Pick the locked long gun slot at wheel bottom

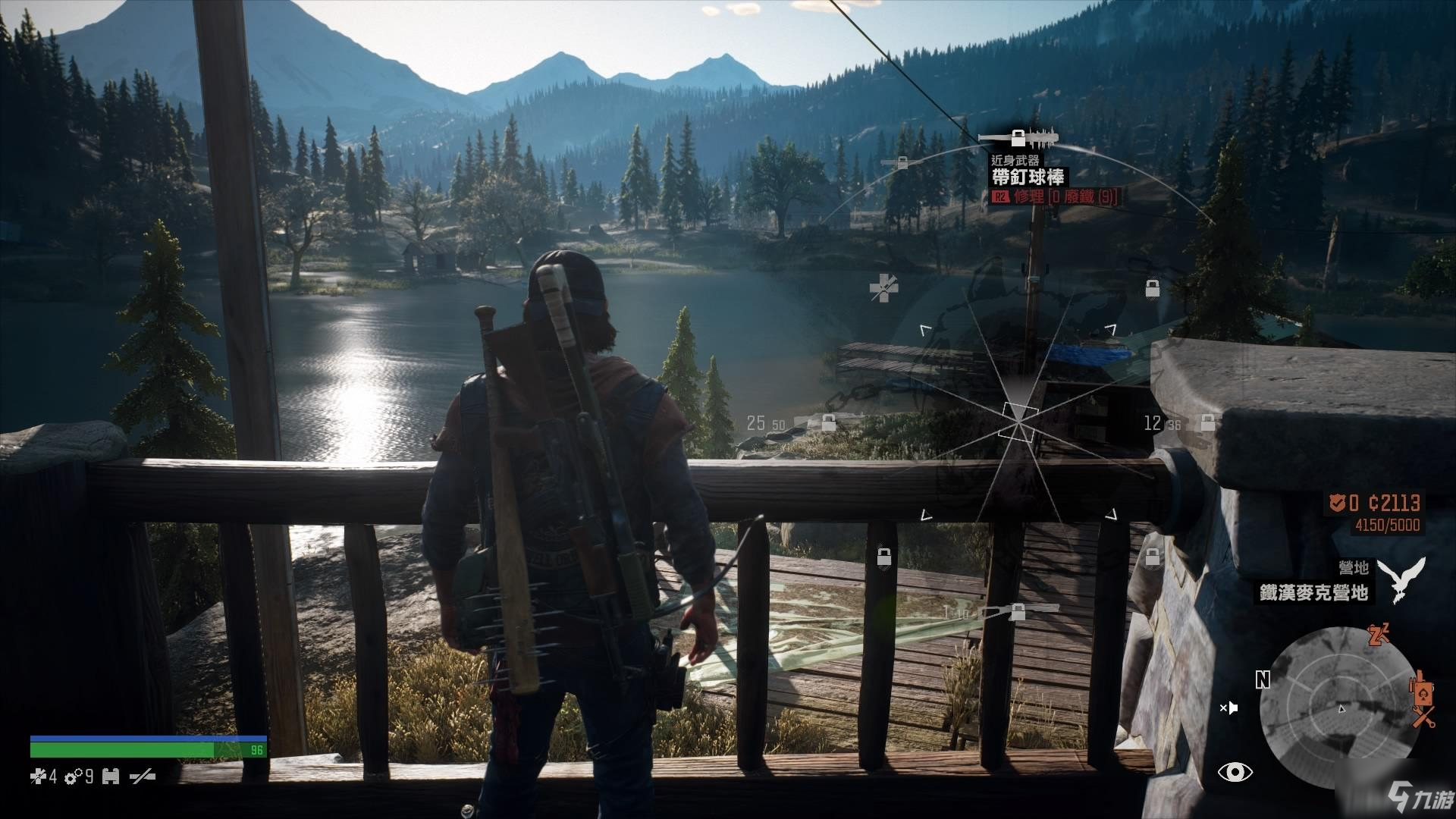1018,611
